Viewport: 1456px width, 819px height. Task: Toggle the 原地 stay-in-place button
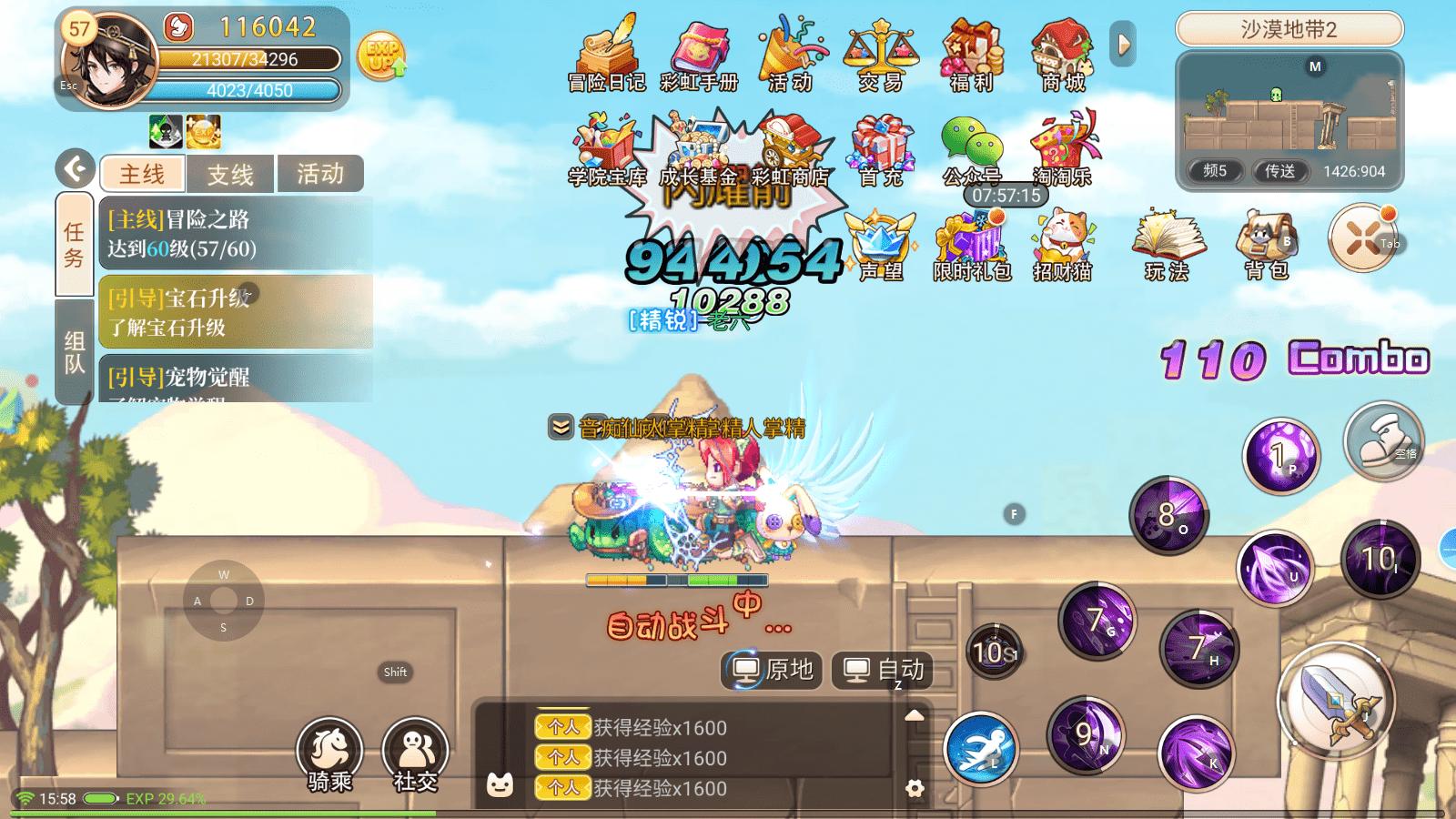coord(773,671)
